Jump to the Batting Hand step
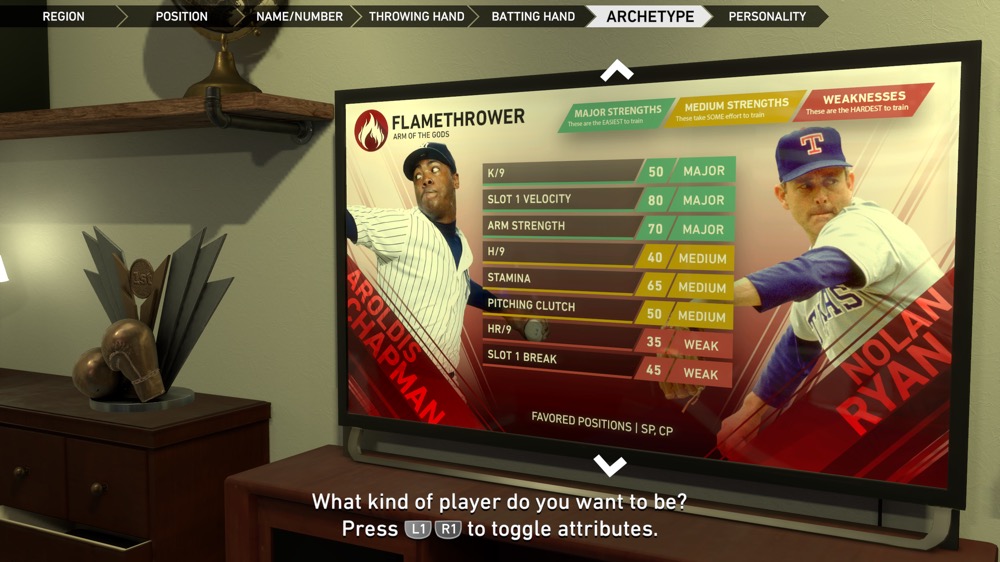Viewport: 1000px width, 562px height. tap(533, 16)
